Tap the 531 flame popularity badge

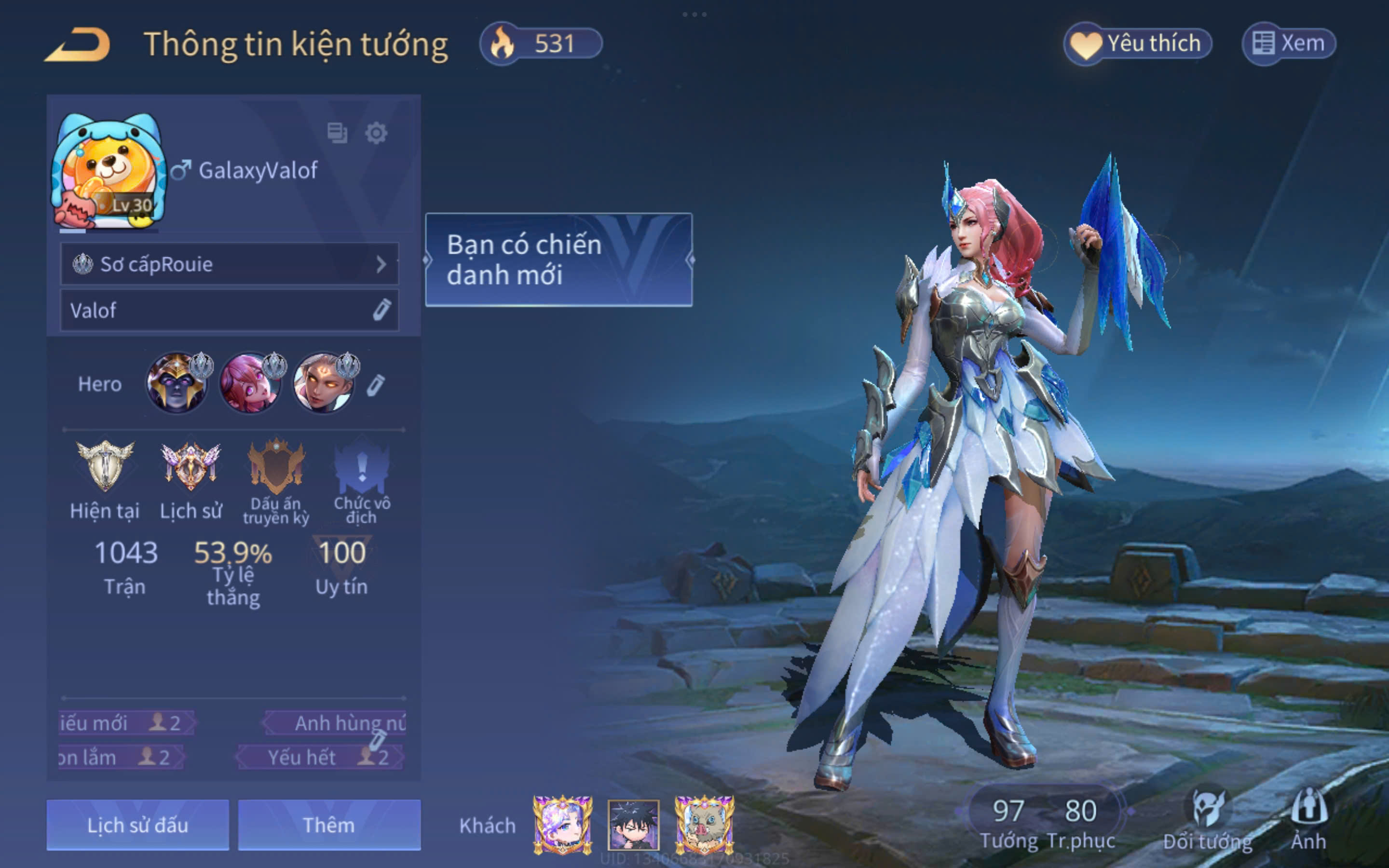pos(541,43)
